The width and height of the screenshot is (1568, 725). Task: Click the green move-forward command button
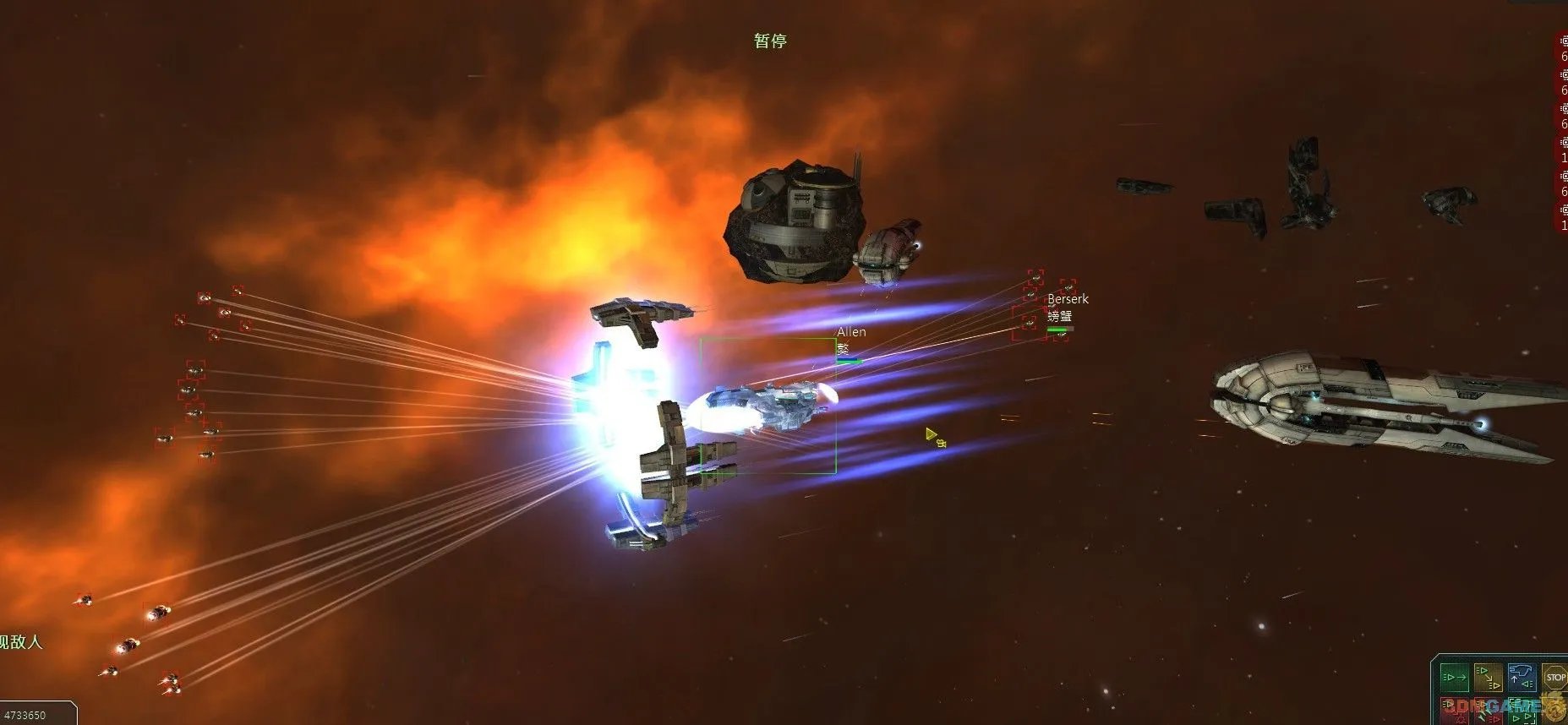(1454, 677)
